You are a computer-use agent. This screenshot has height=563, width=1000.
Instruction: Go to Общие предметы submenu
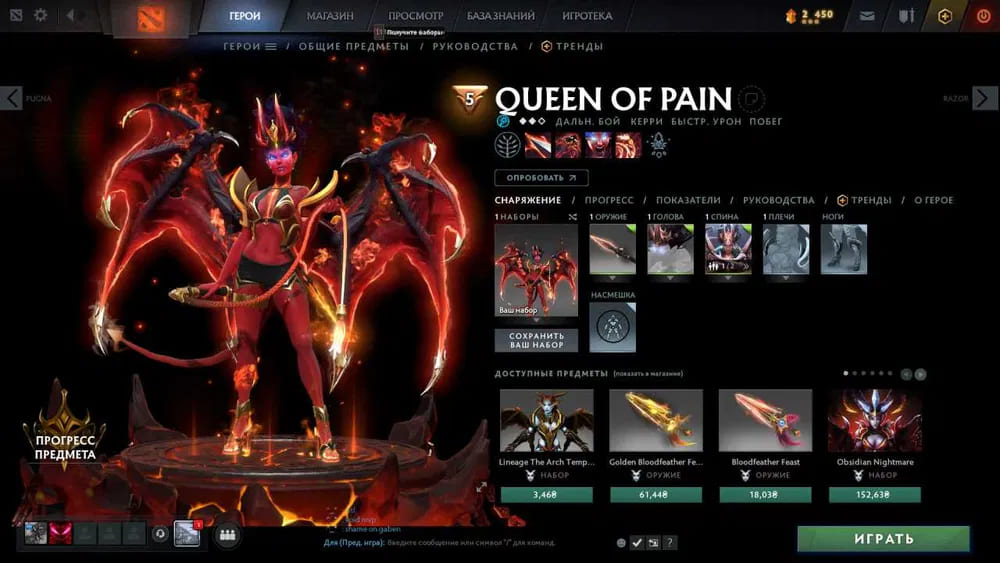click(x=354, y=46)
